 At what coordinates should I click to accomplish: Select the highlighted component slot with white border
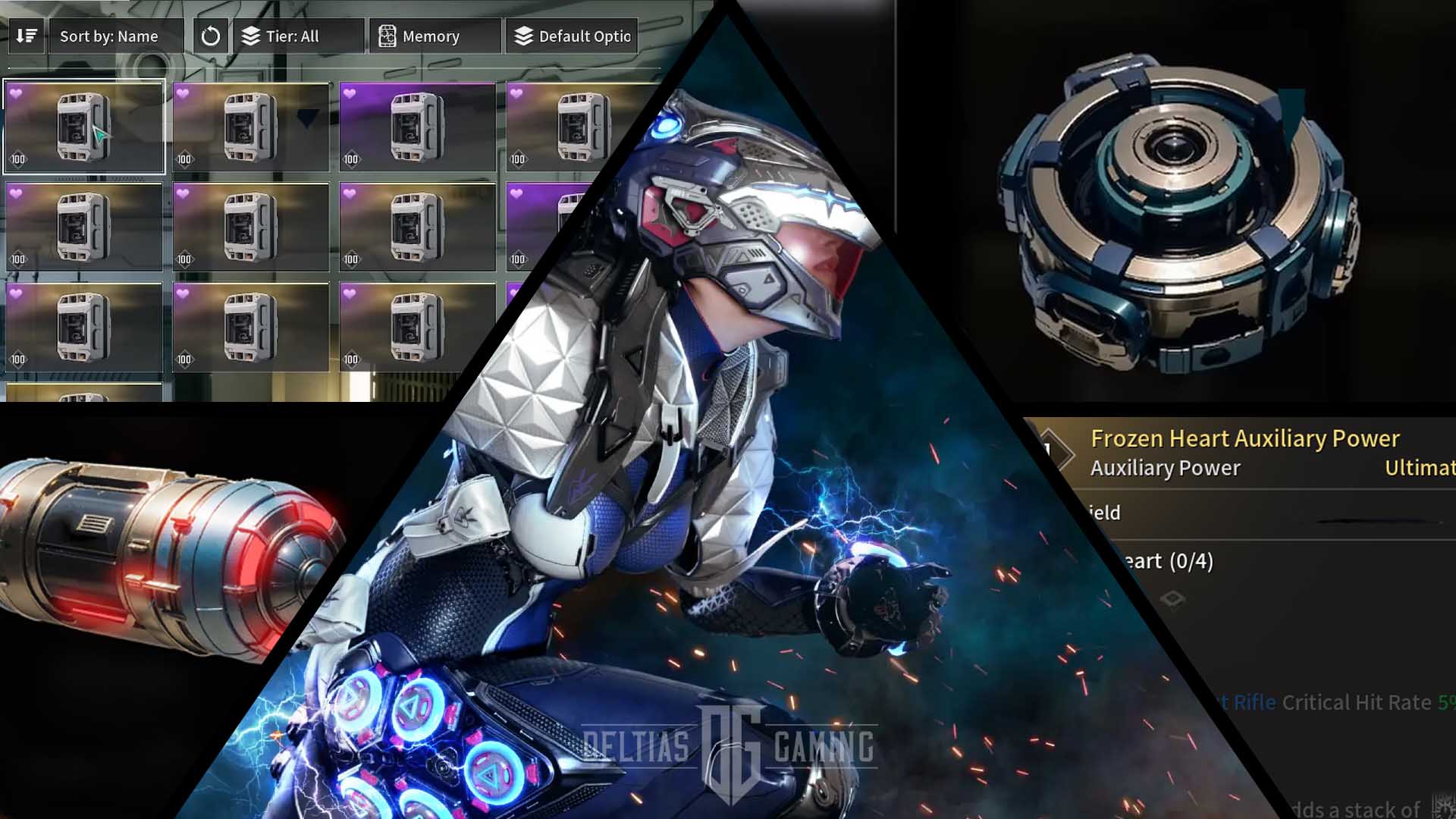click(x=84, y=127)
